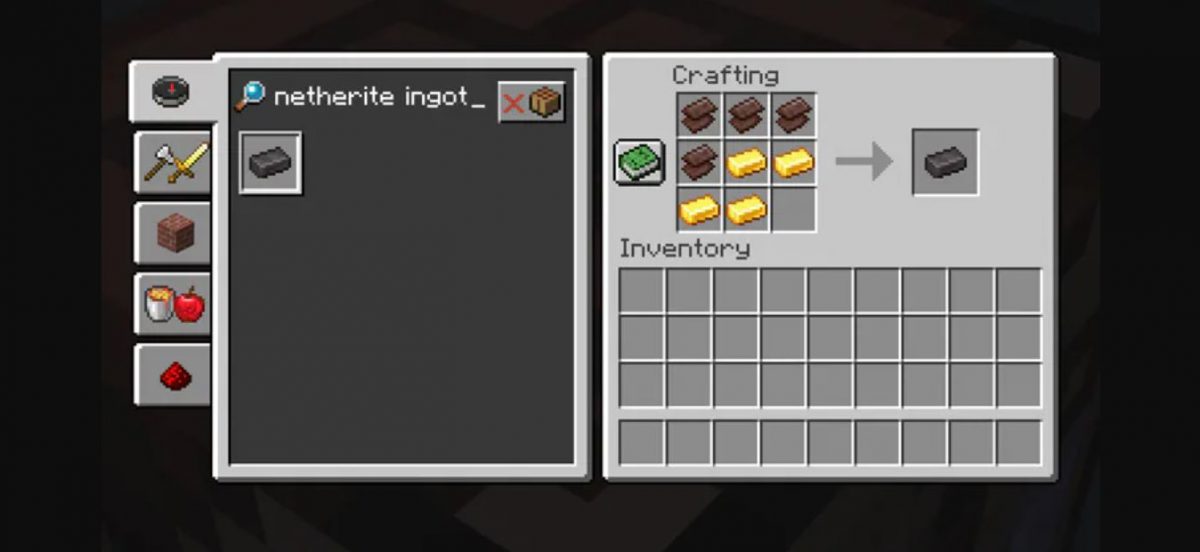
Task: Select the netherite ingot recipe result
Action: [270, 163]
